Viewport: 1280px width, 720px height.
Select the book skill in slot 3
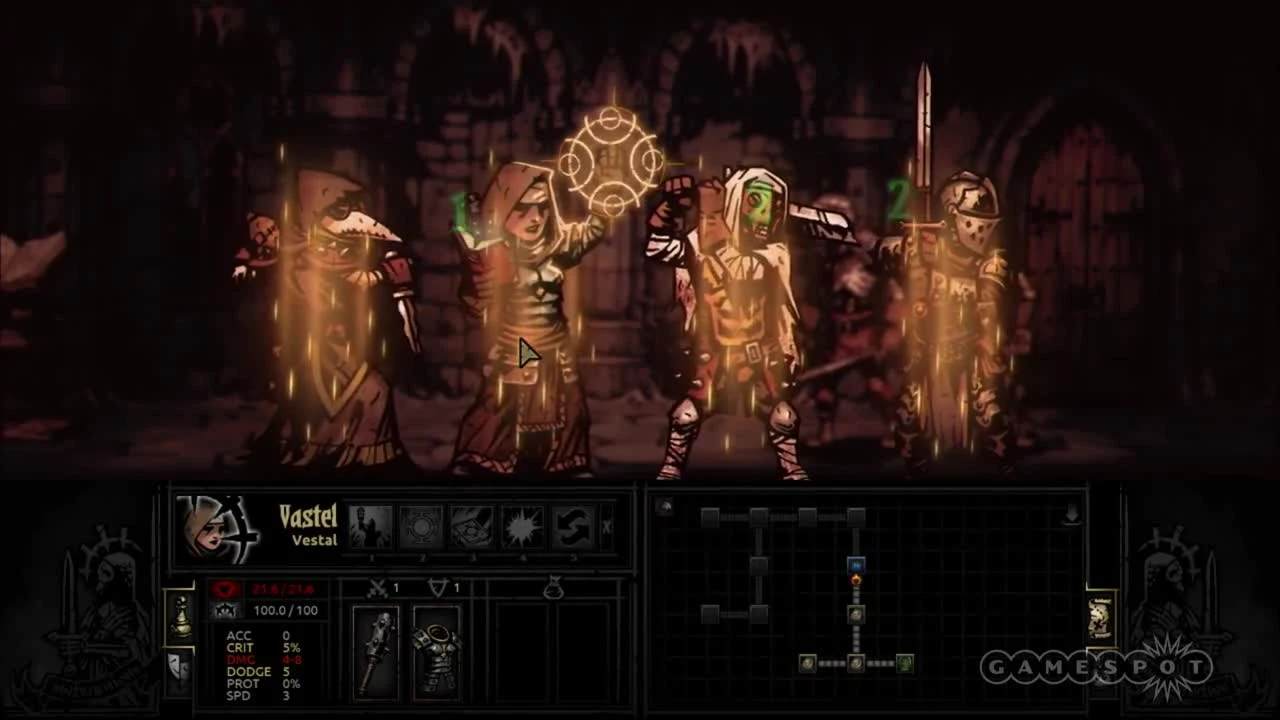pos(470,524)
